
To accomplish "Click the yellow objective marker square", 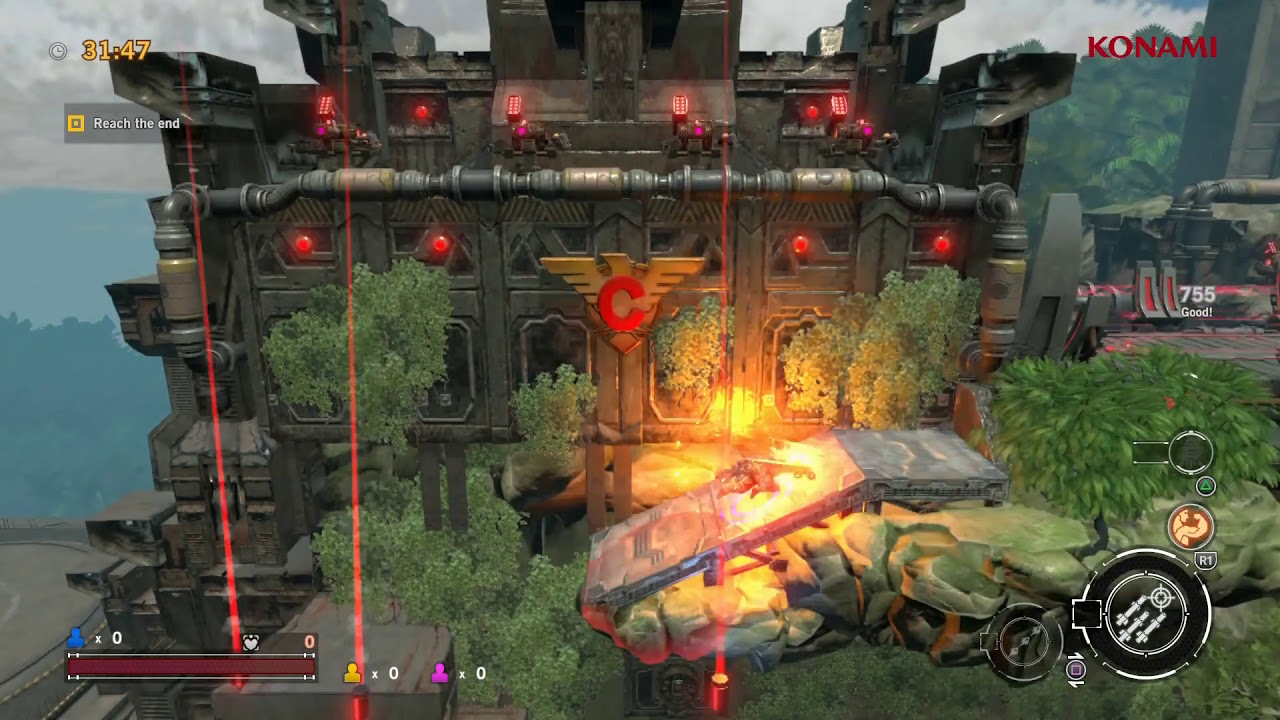I will tap(74, 124).
